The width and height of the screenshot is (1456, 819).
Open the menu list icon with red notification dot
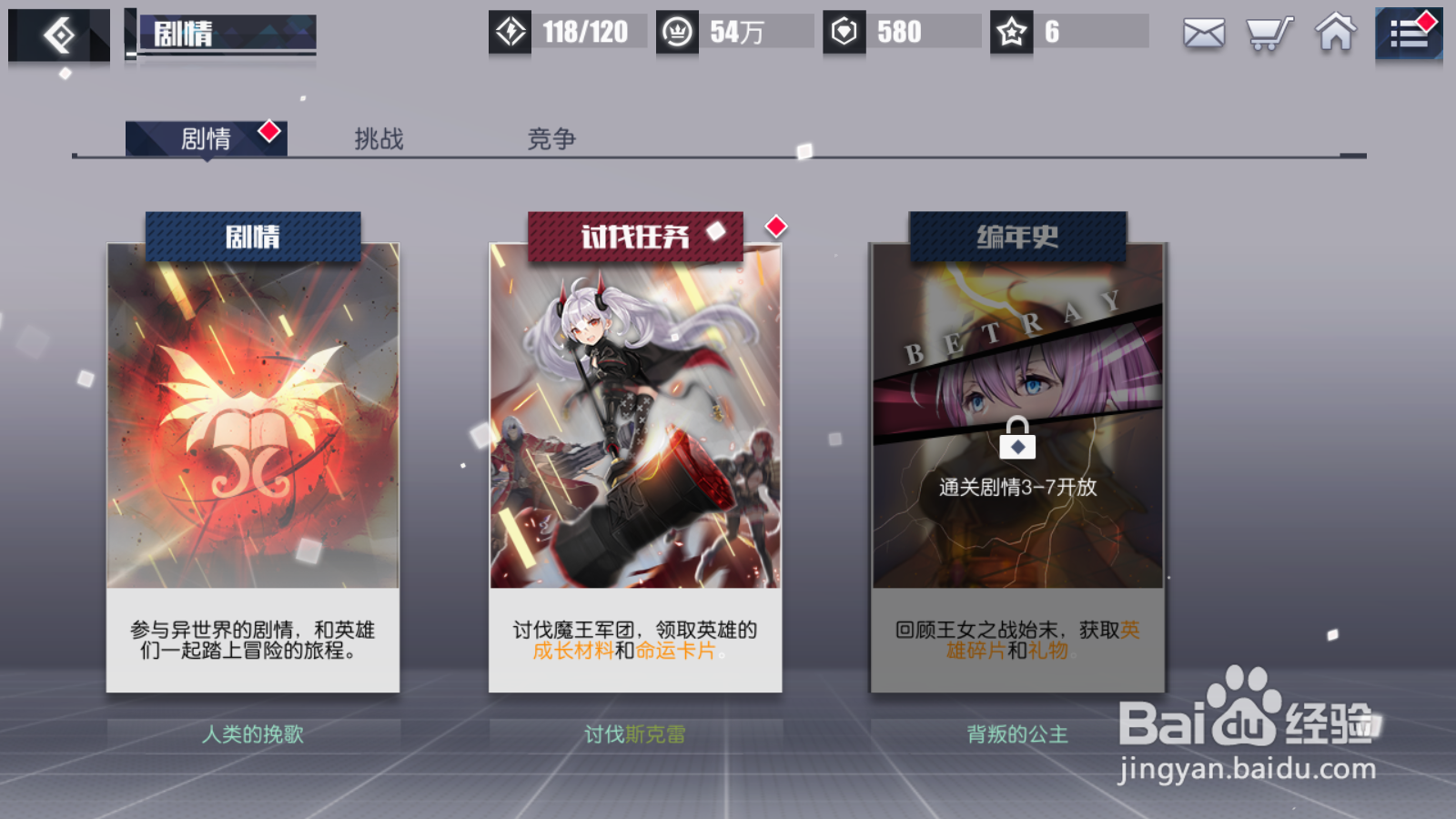(1408, 34)
